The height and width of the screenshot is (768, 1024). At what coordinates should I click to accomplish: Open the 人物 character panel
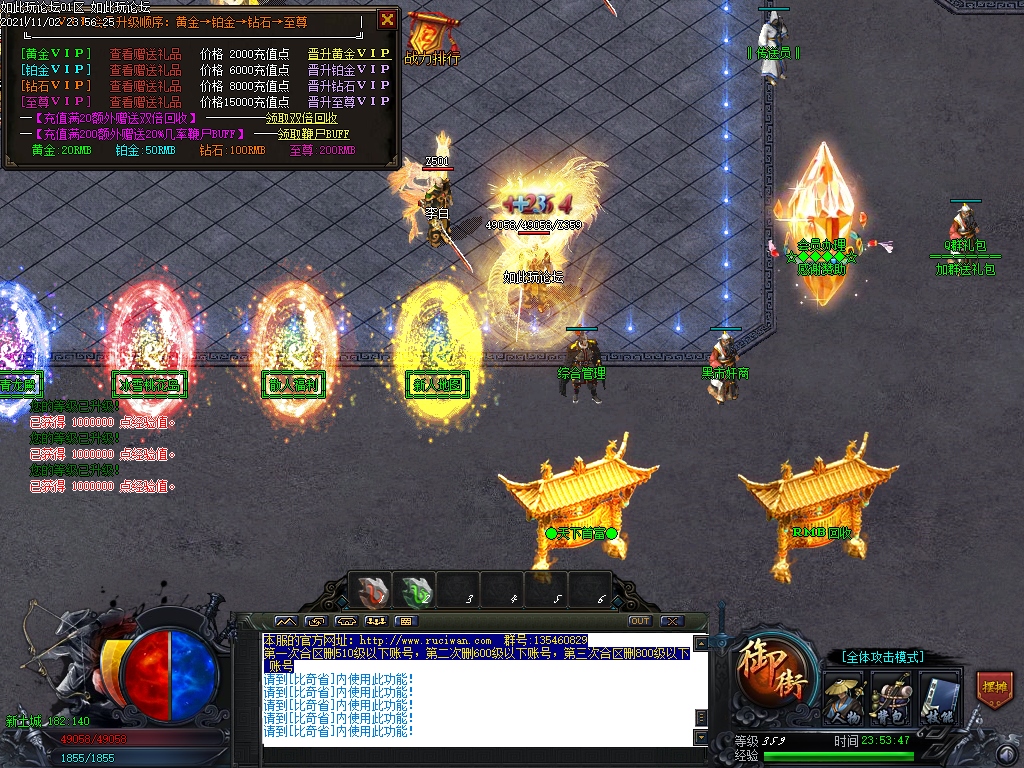[843, 696]
